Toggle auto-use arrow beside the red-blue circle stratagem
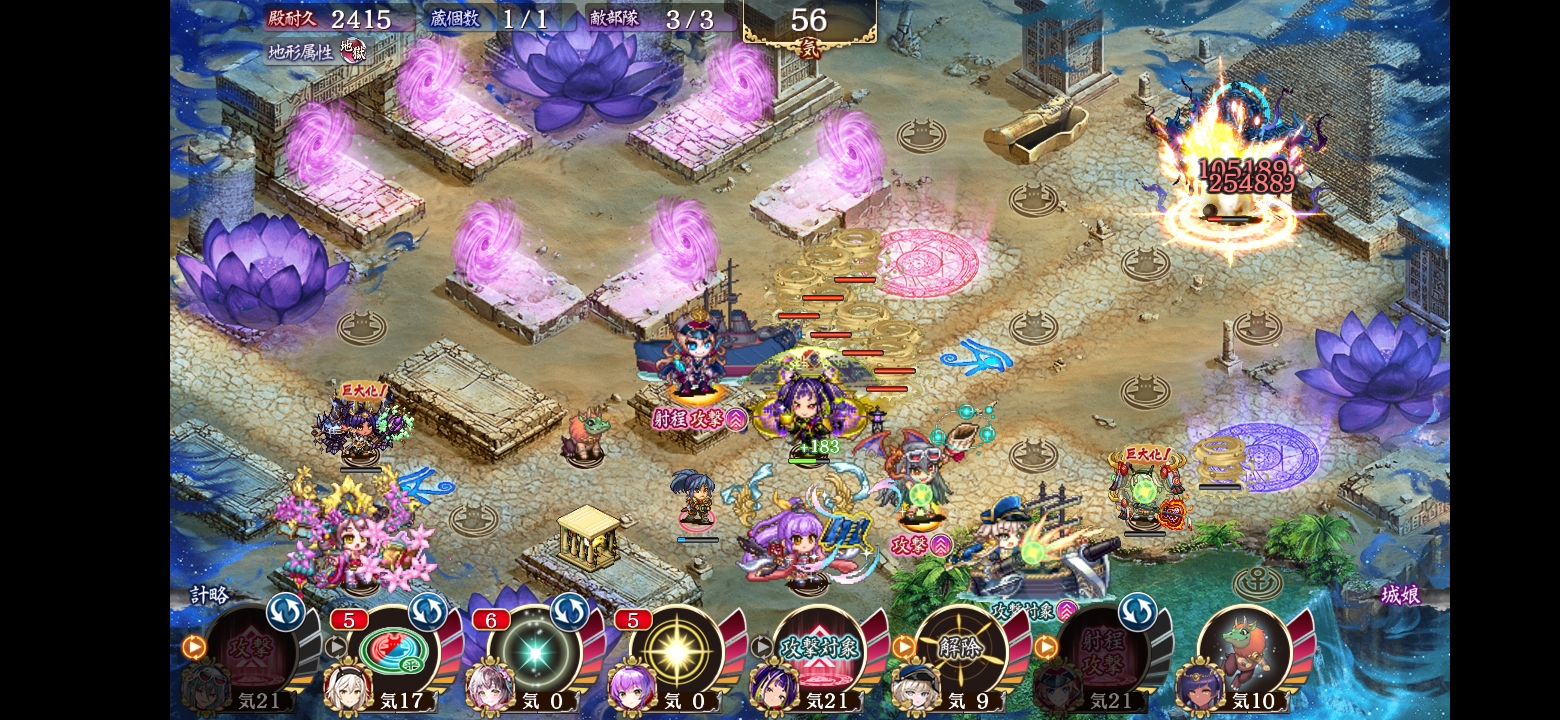Viewport: 1560px width, 720px height. click(336, 647)
